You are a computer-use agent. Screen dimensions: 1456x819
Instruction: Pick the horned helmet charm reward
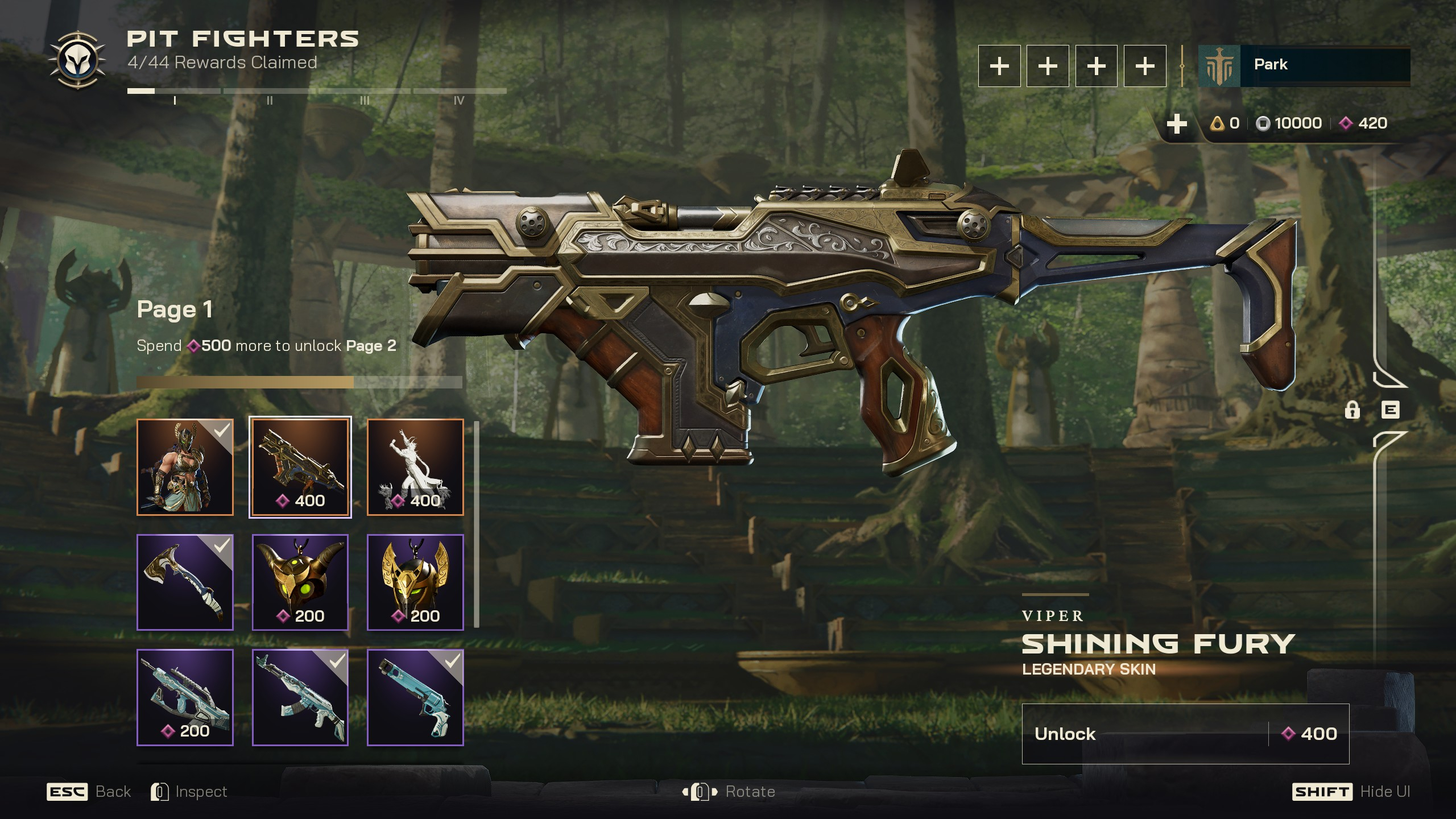(x=300, y=582)
